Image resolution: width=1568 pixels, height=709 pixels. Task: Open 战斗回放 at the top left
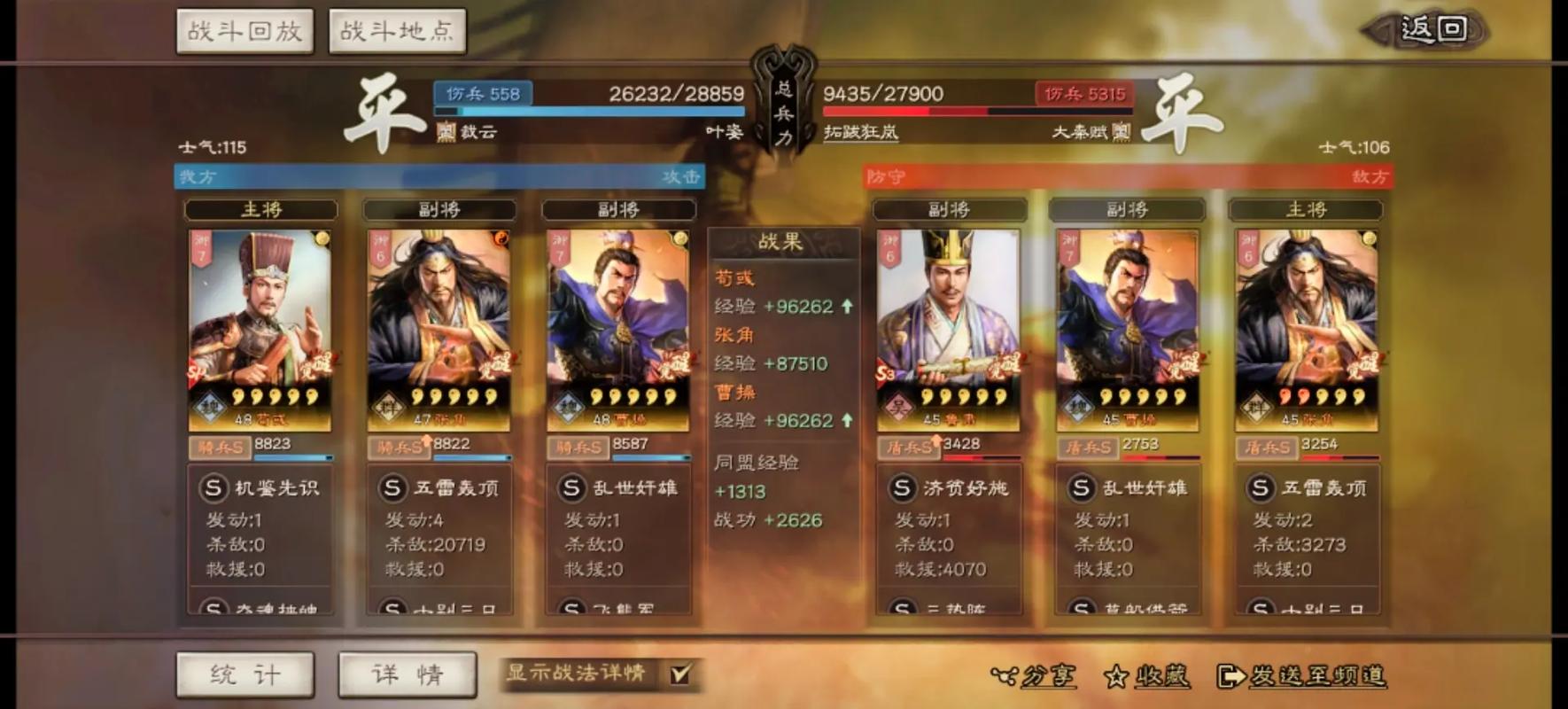coord(245,28)
